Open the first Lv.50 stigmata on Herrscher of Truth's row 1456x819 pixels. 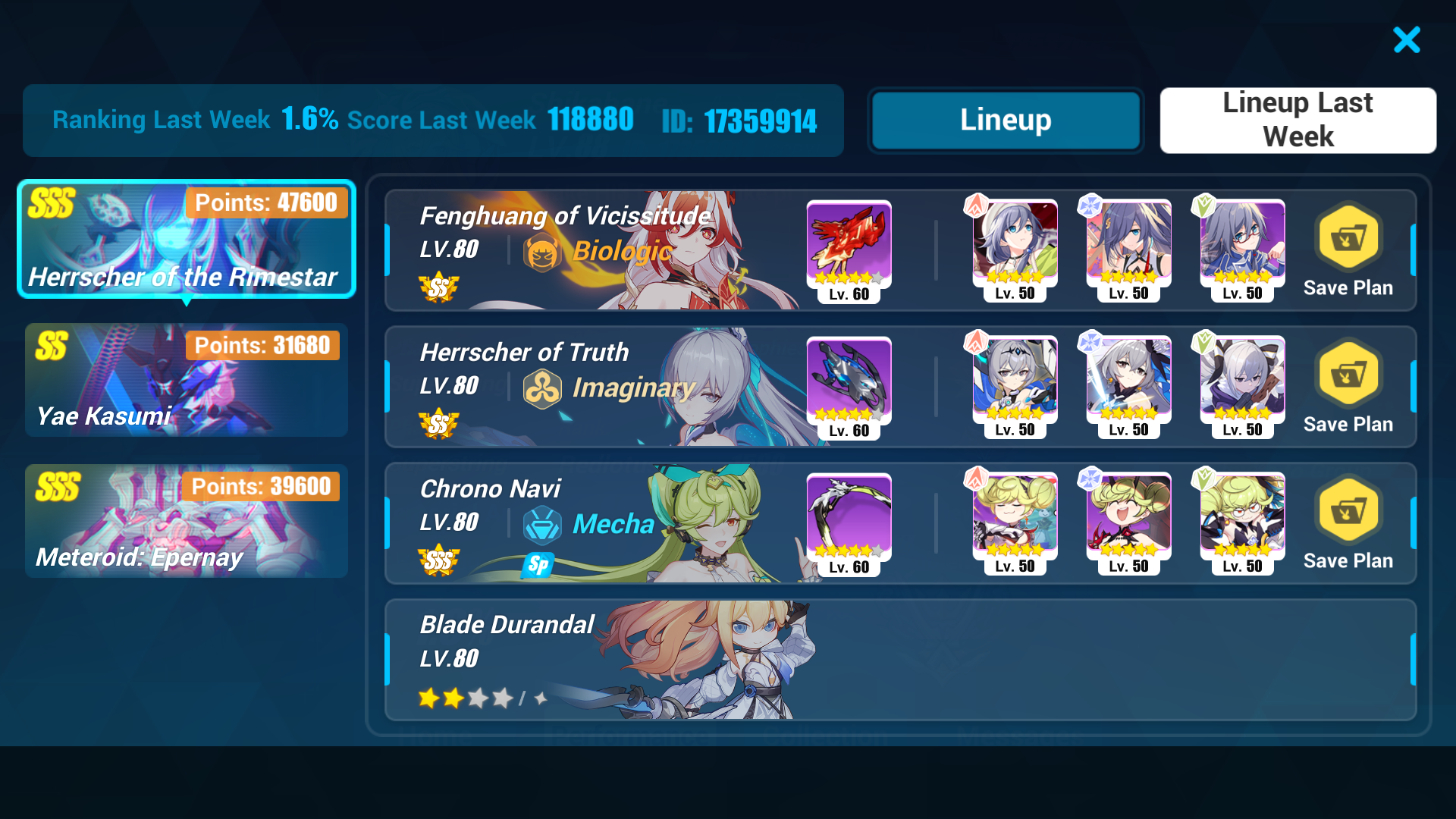coord(1014,383)
